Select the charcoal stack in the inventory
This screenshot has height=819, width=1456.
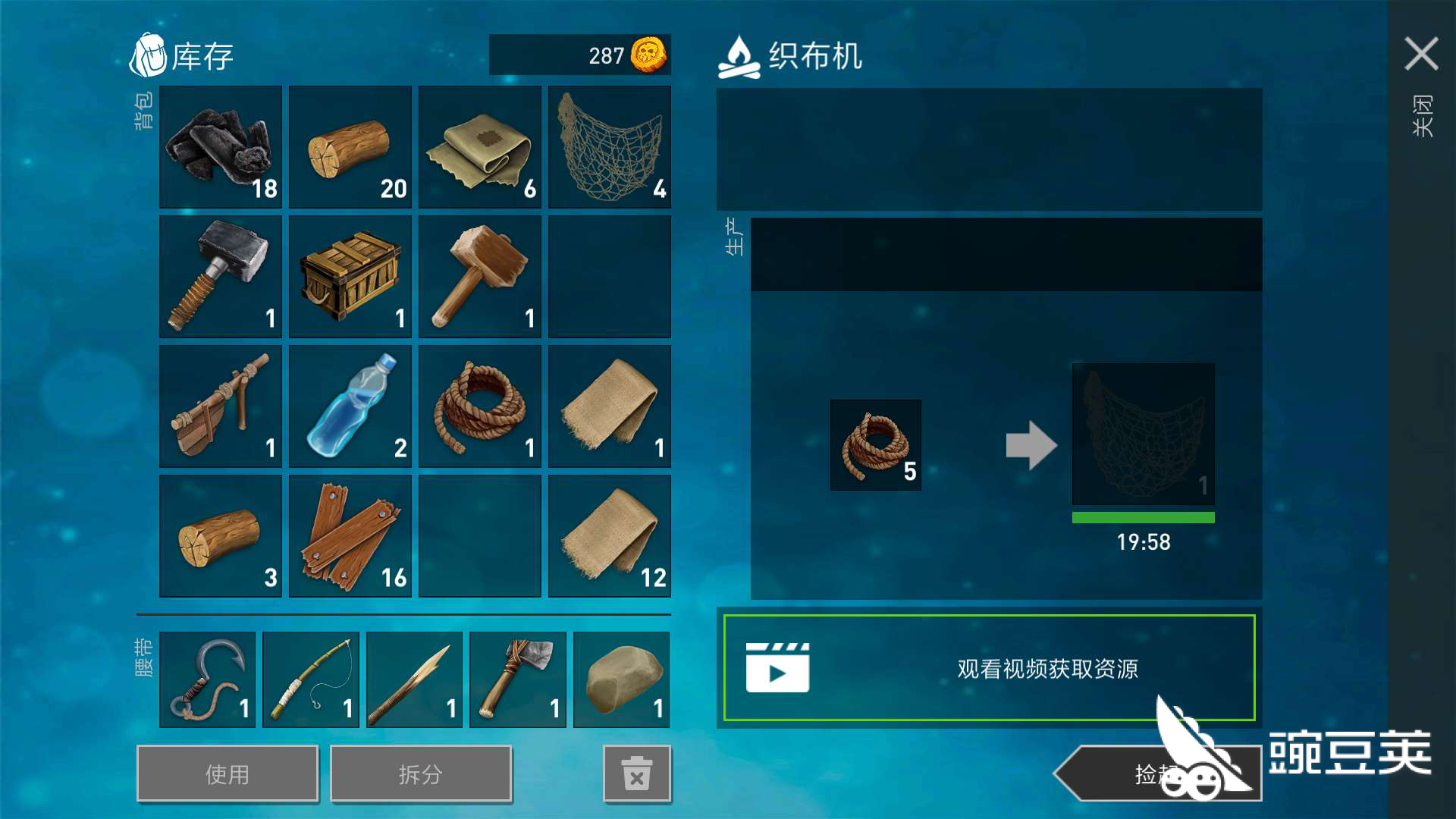[220, 146]
